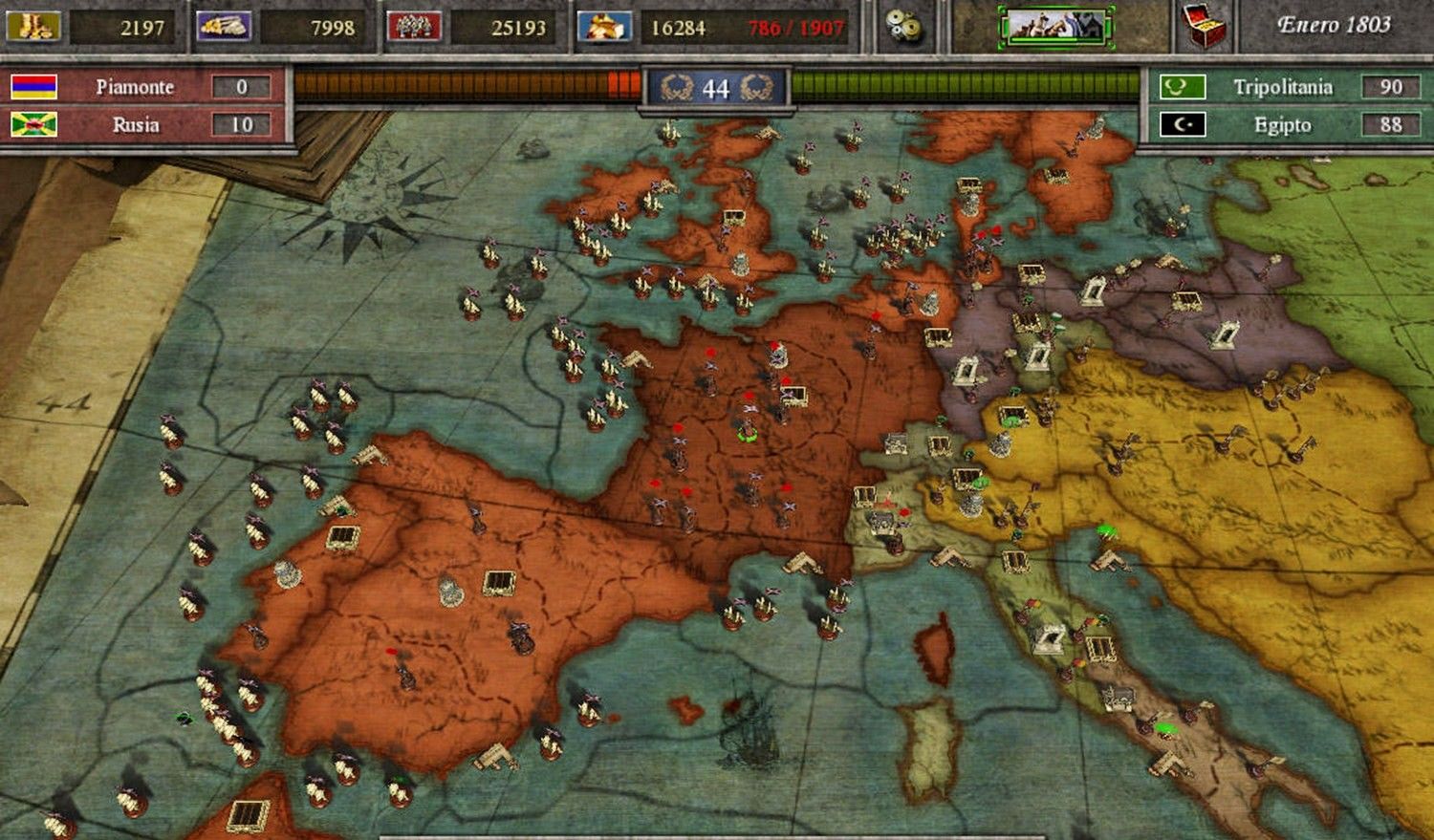The image size is (1434, 840).
Task: Click the population resource icon
Action: 413,26
